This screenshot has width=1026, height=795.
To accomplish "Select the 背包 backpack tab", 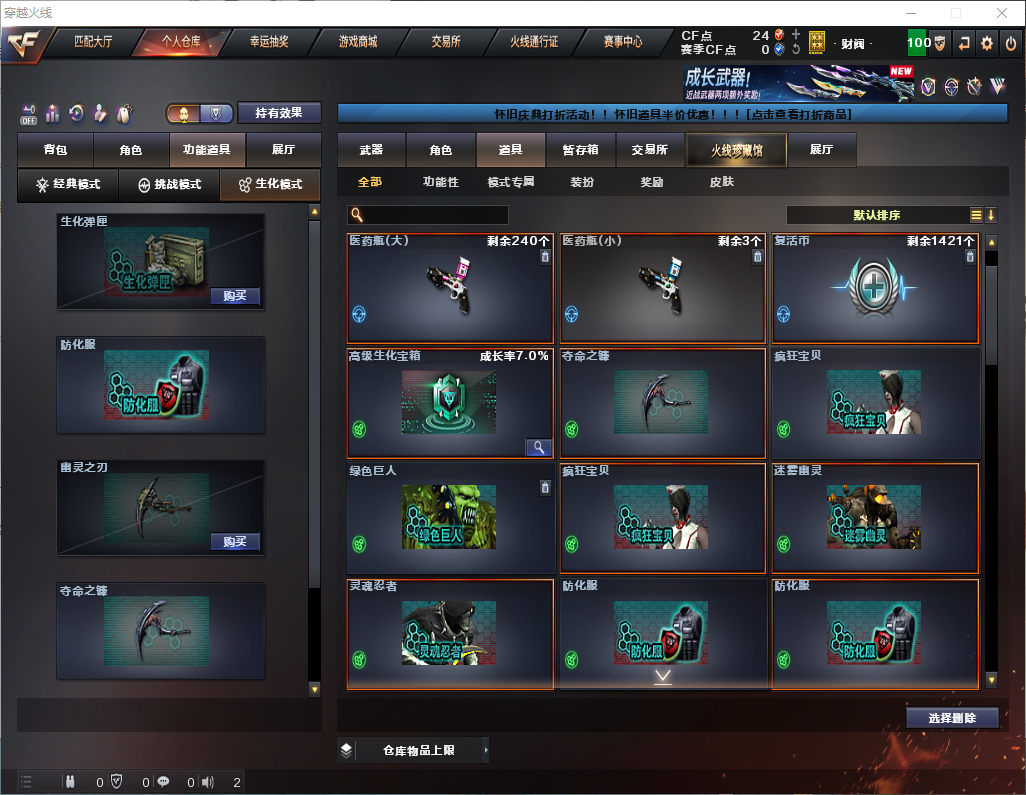I will point(56,150).
